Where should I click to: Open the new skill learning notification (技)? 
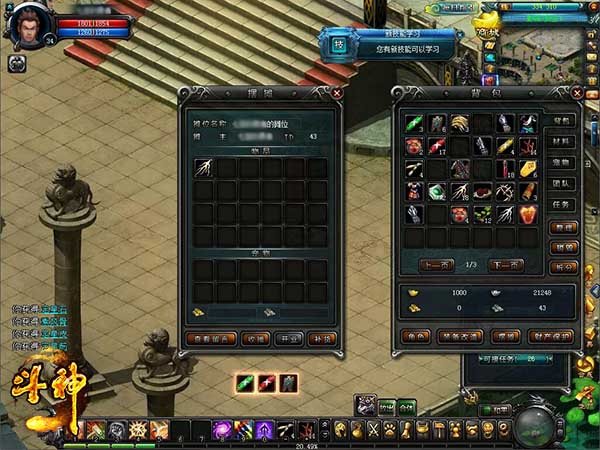339,43
